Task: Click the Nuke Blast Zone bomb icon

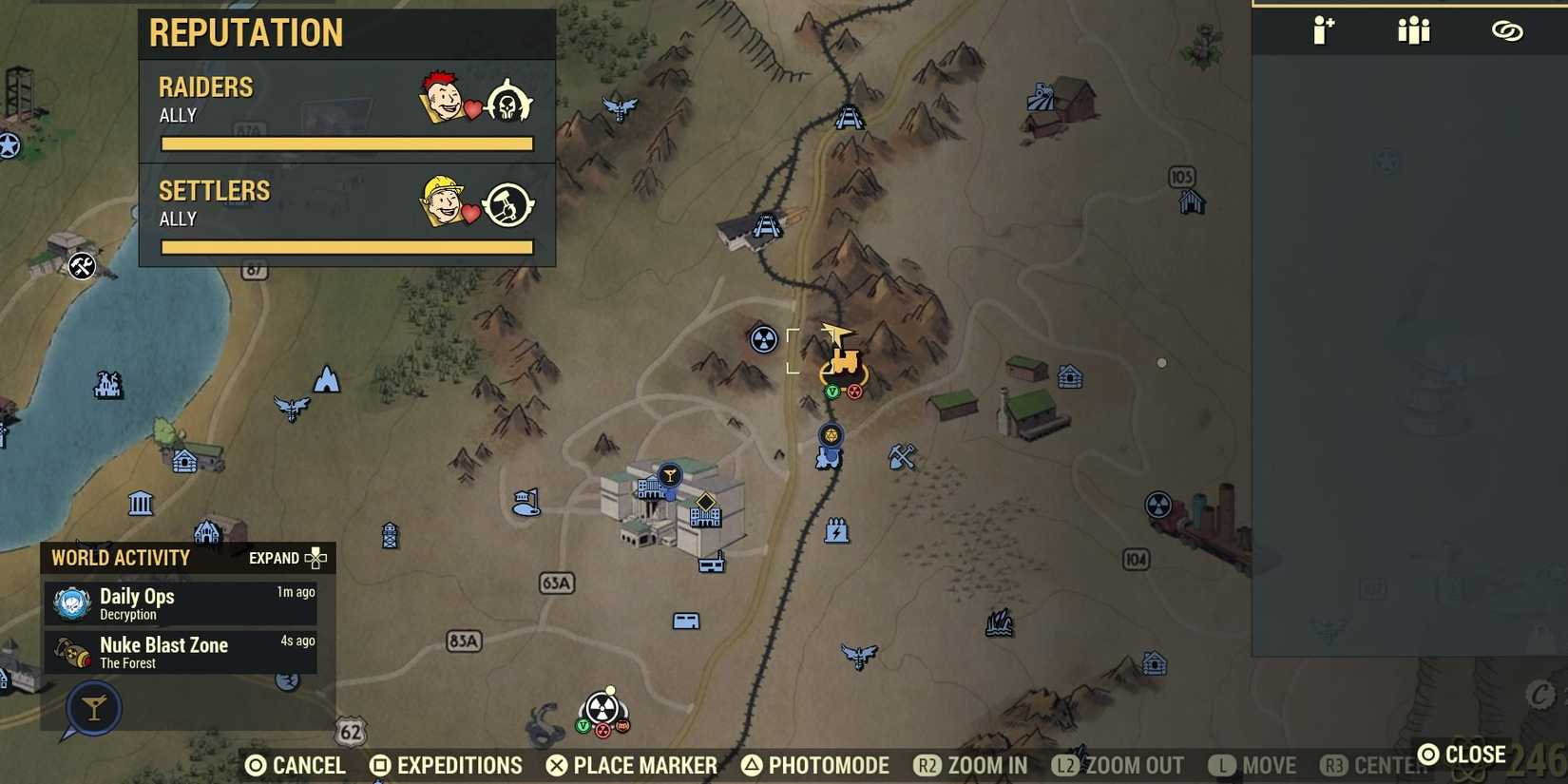Action: pos(70,651)
